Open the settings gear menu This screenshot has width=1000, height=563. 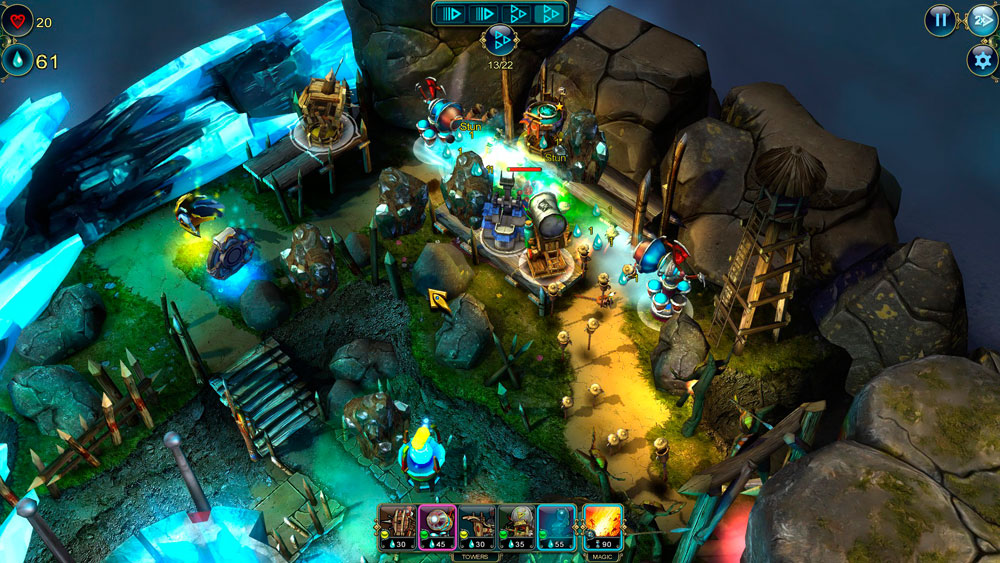(x=981, y=60)
